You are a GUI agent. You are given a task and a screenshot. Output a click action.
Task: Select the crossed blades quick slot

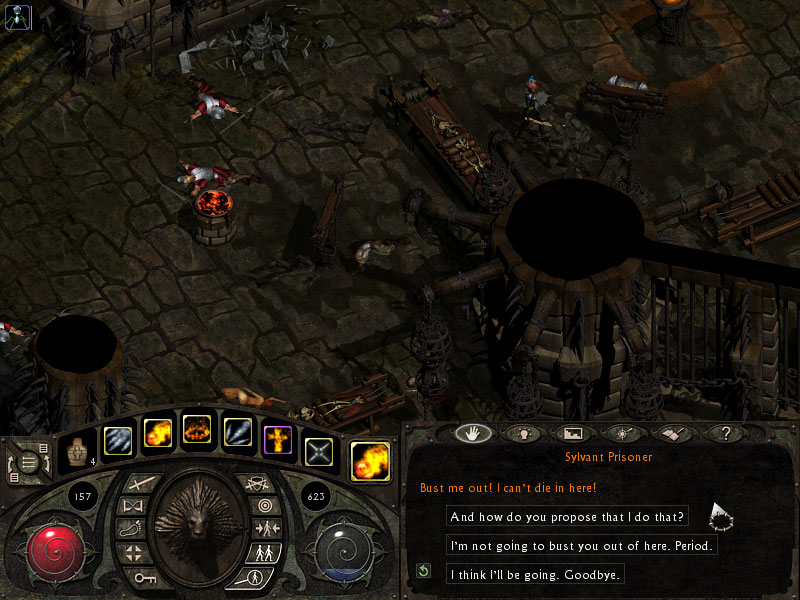tap(318, 450)
